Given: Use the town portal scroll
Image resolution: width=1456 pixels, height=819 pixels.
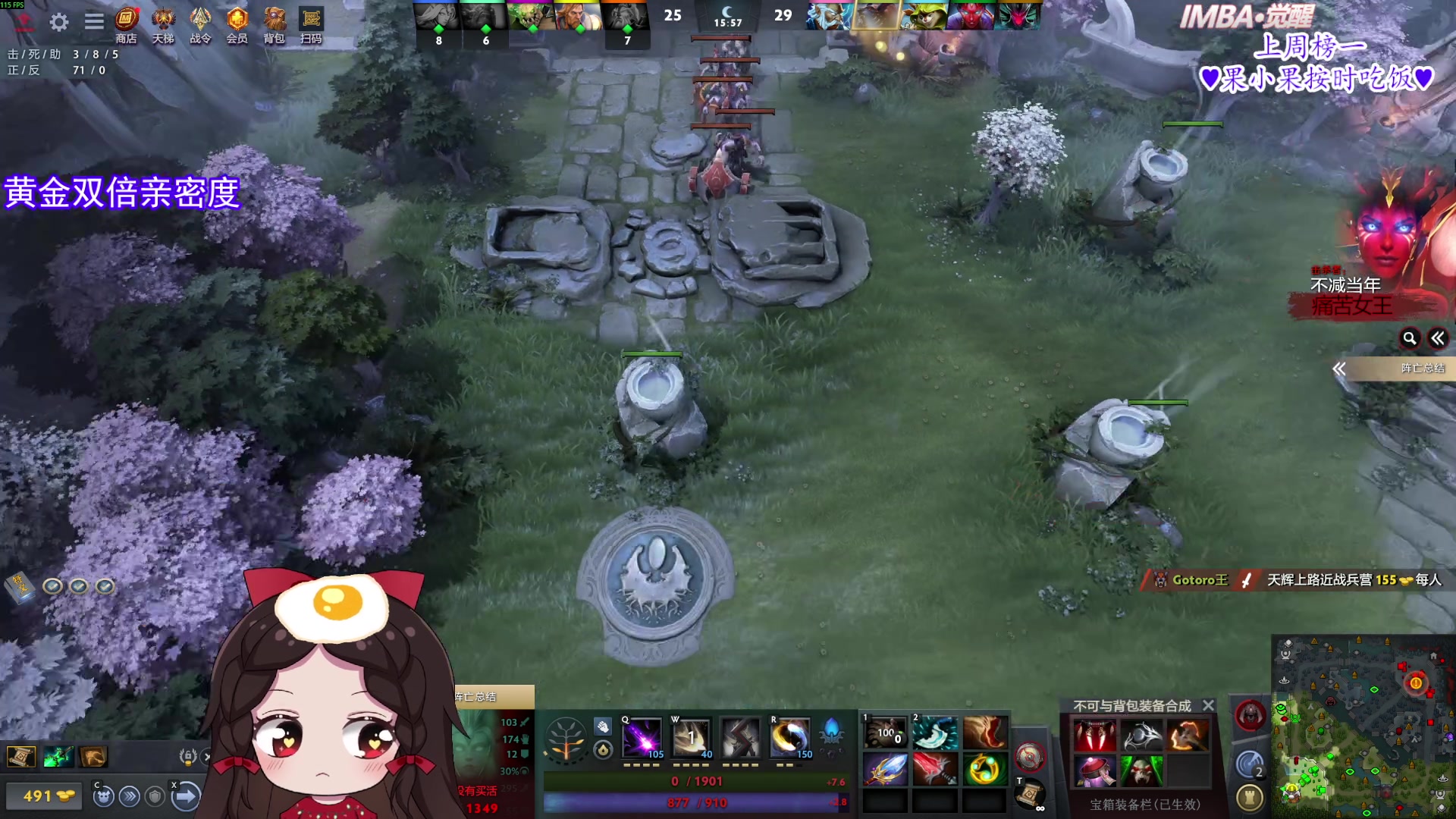Looking at the screenshot, I should pyautogui.click(x=1030, y=794).
